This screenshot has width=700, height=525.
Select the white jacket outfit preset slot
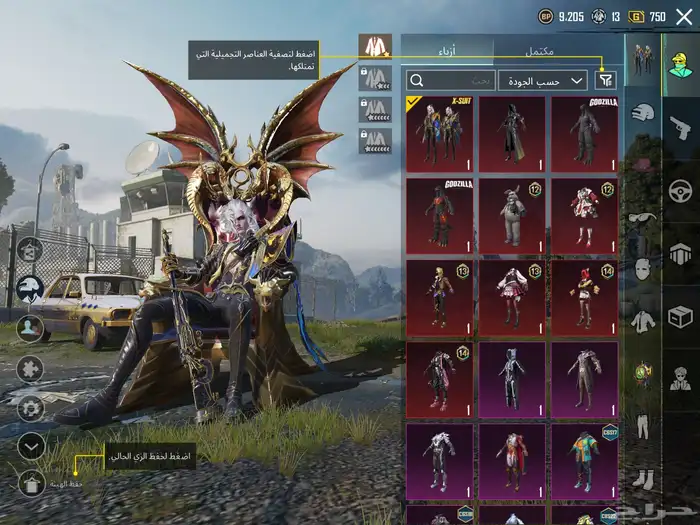[x=375, y=46]
